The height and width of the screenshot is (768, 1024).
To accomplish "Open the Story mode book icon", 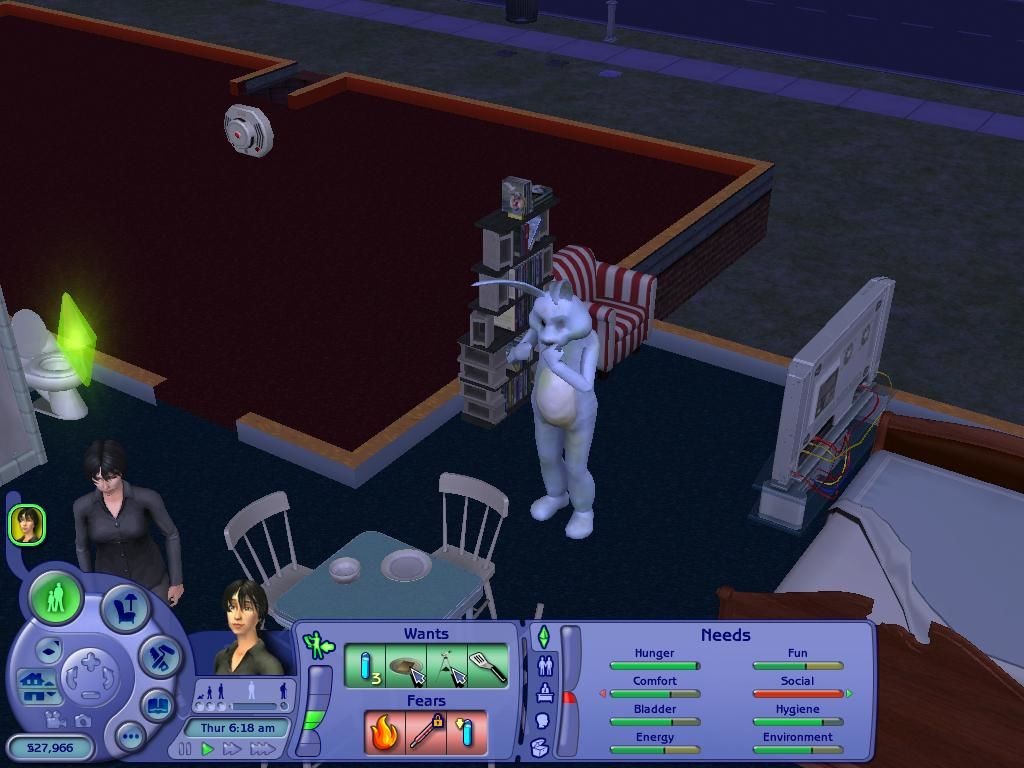I will 157,706.
